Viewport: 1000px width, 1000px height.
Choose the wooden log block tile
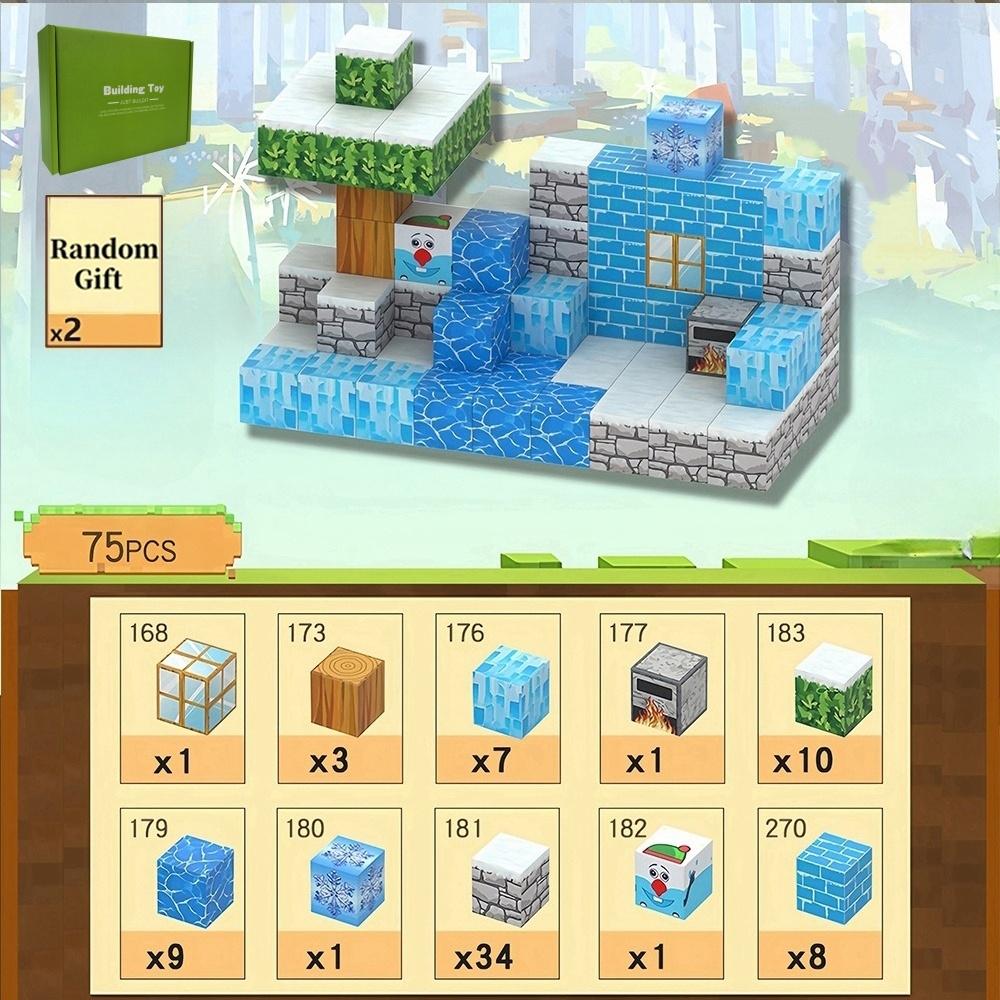click(340, 698)
